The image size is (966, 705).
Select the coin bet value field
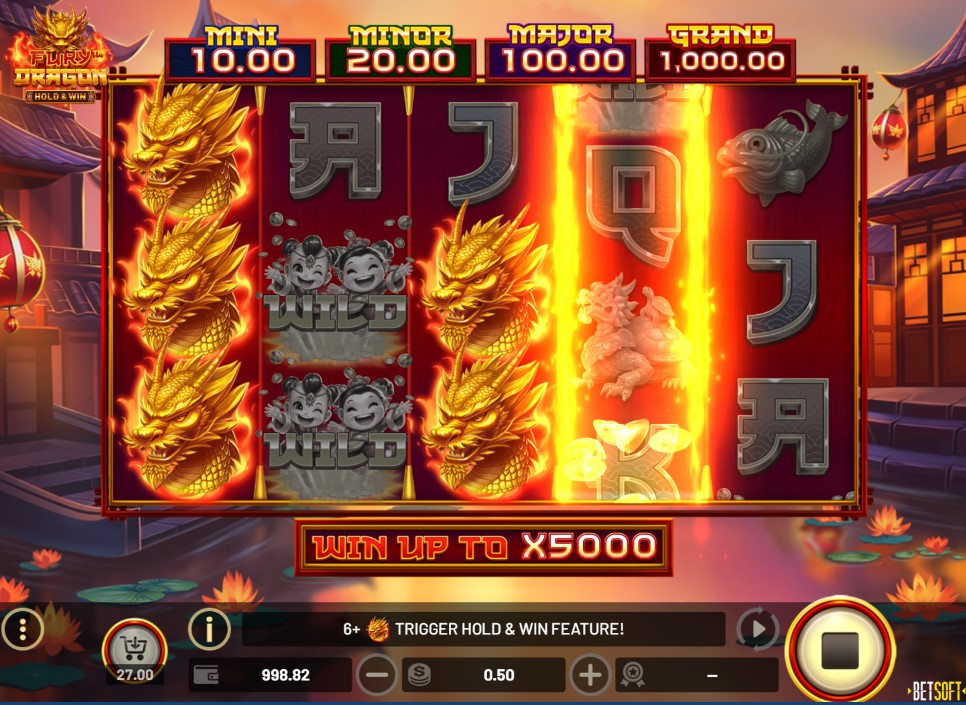484,675
